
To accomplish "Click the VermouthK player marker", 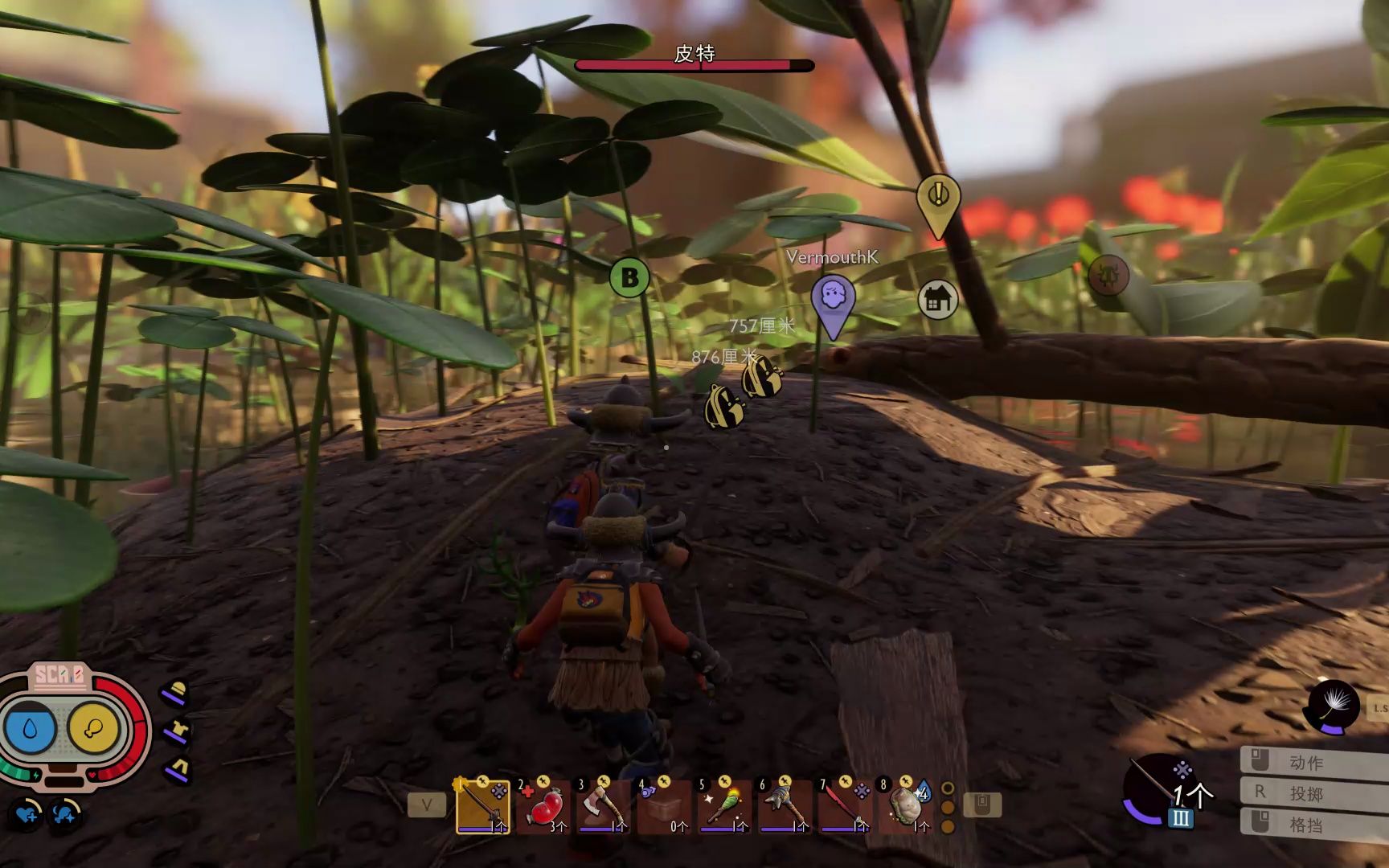I will 833,299.
